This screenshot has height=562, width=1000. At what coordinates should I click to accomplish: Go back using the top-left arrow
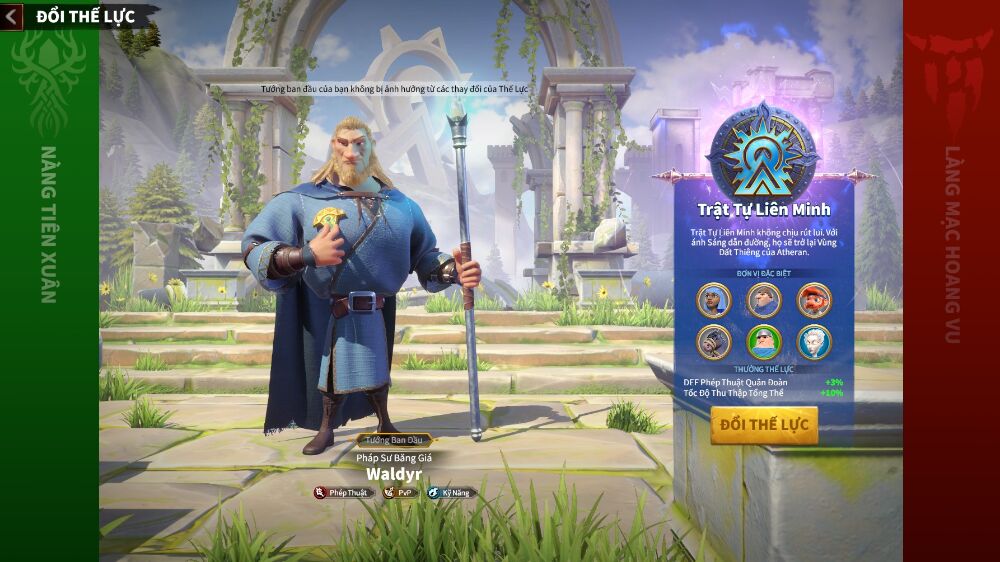click(12, 16)
